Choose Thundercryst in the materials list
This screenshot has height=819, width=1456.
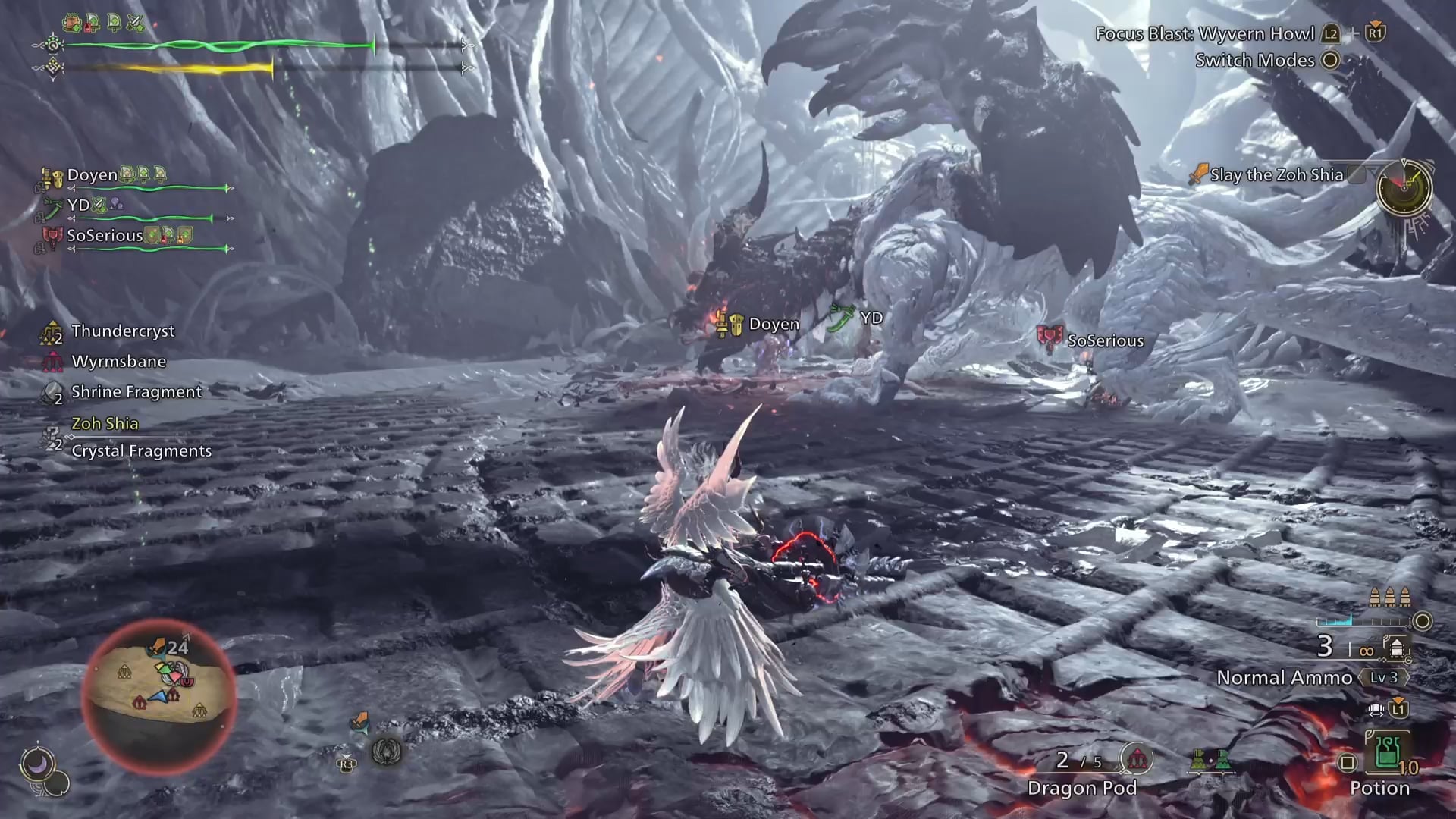pos(122,331)
